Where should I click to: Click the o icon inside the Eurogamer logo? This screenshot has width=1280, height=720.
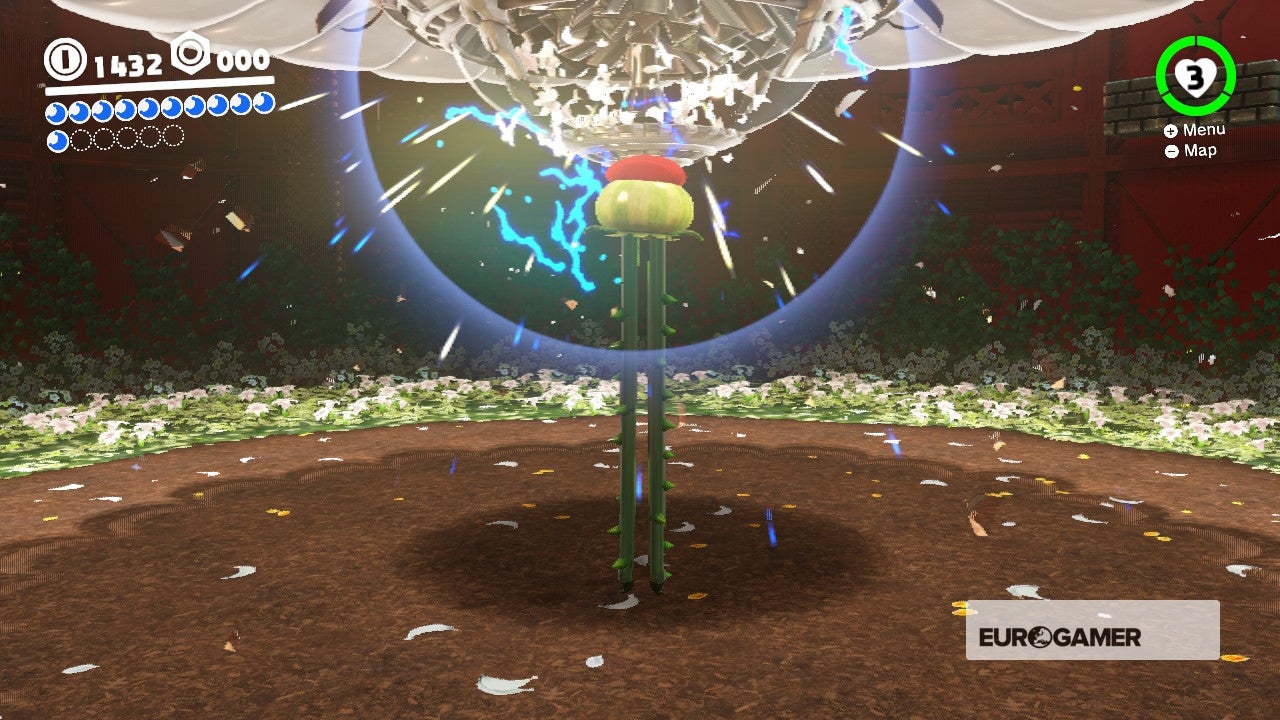click(x=1039, y=637)
